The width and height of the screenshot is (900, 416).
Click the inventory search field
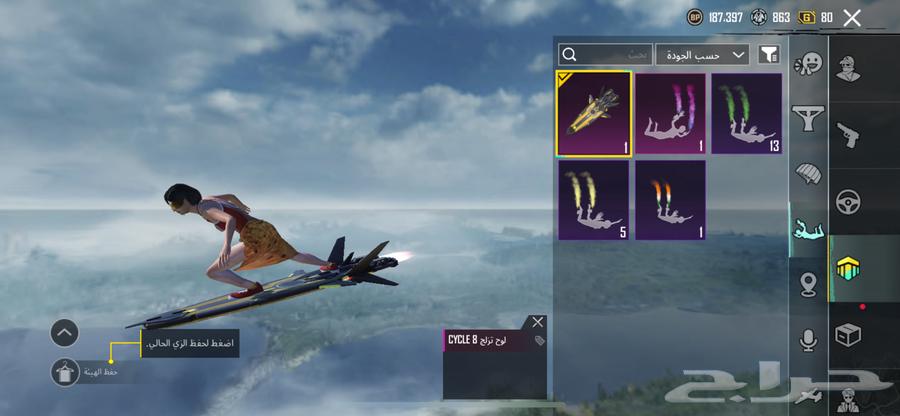[606, 54]
